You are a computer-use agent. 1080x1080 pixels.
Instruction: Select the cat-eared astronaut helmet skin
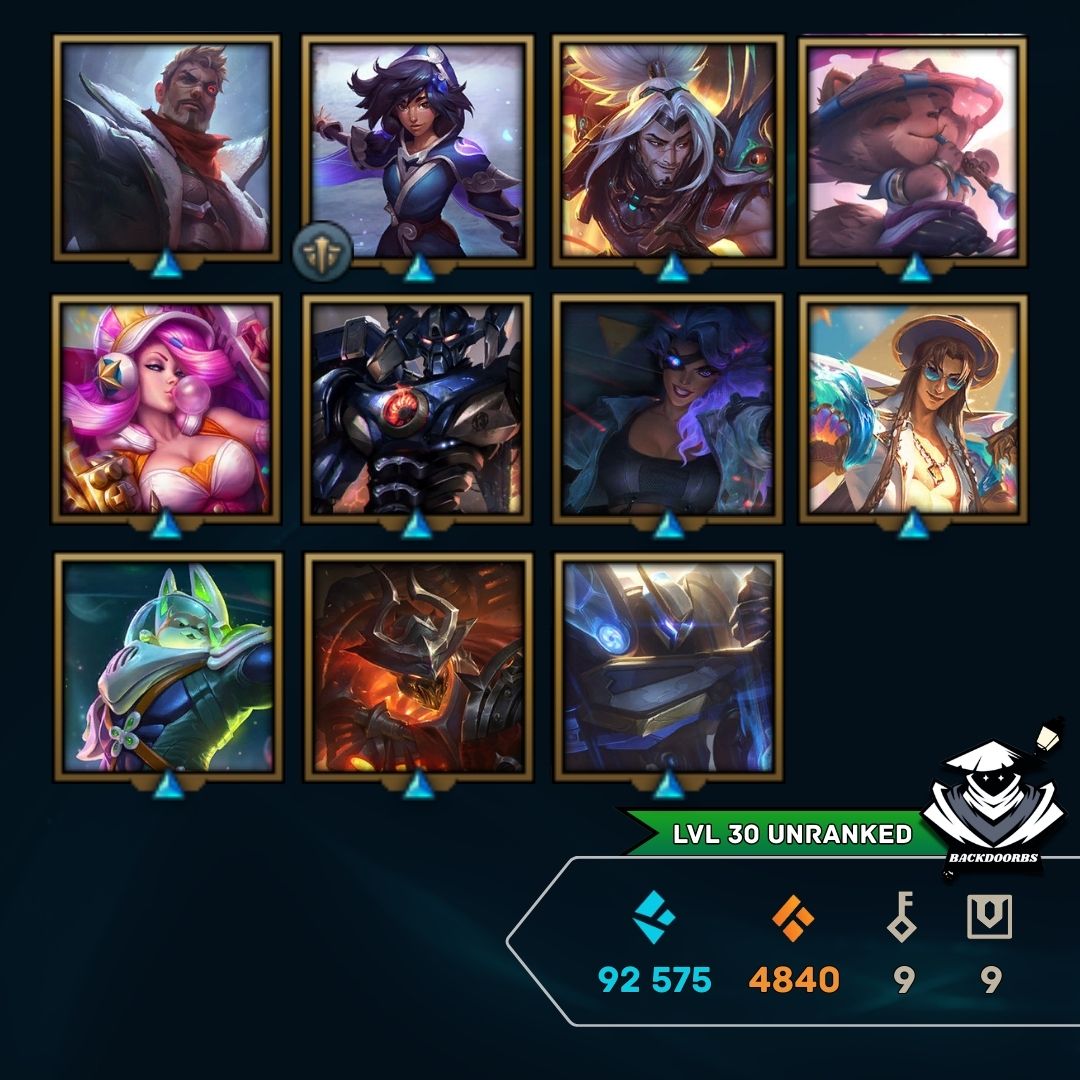click(168, 666)
